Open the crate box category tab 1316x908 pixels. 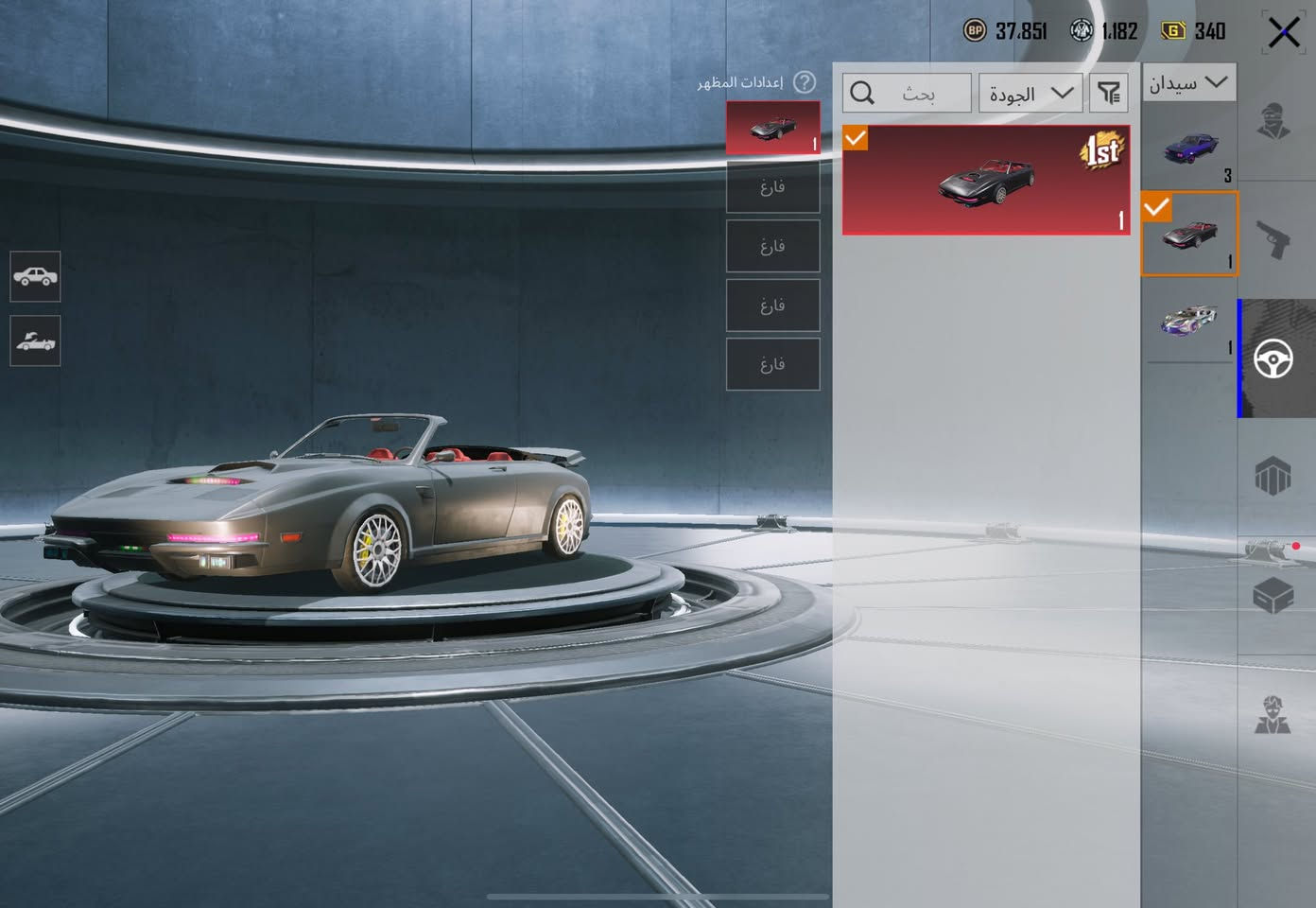tap(1273, 595)
